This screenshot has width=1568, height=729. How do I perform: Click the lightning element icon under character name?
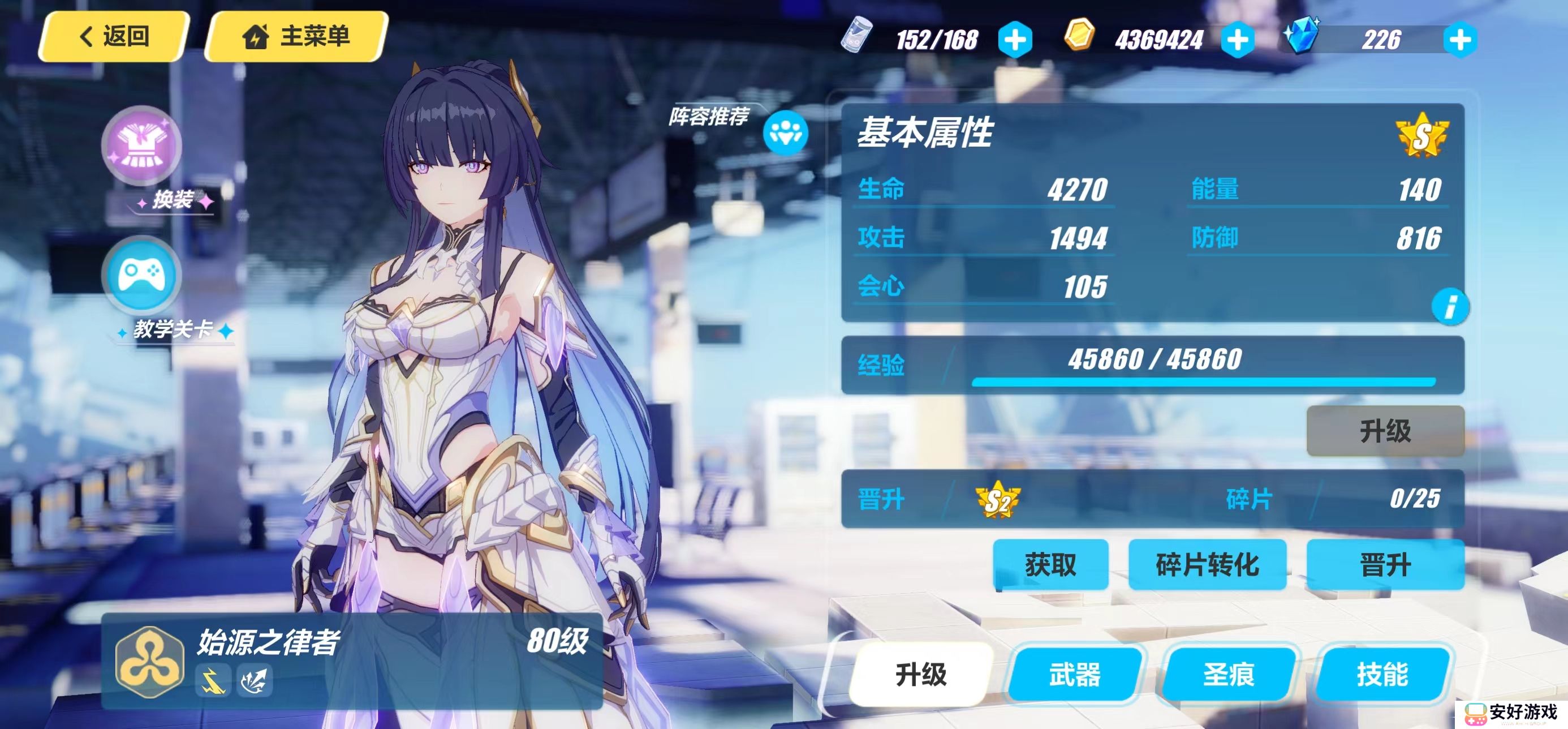[x=213, y=680]
